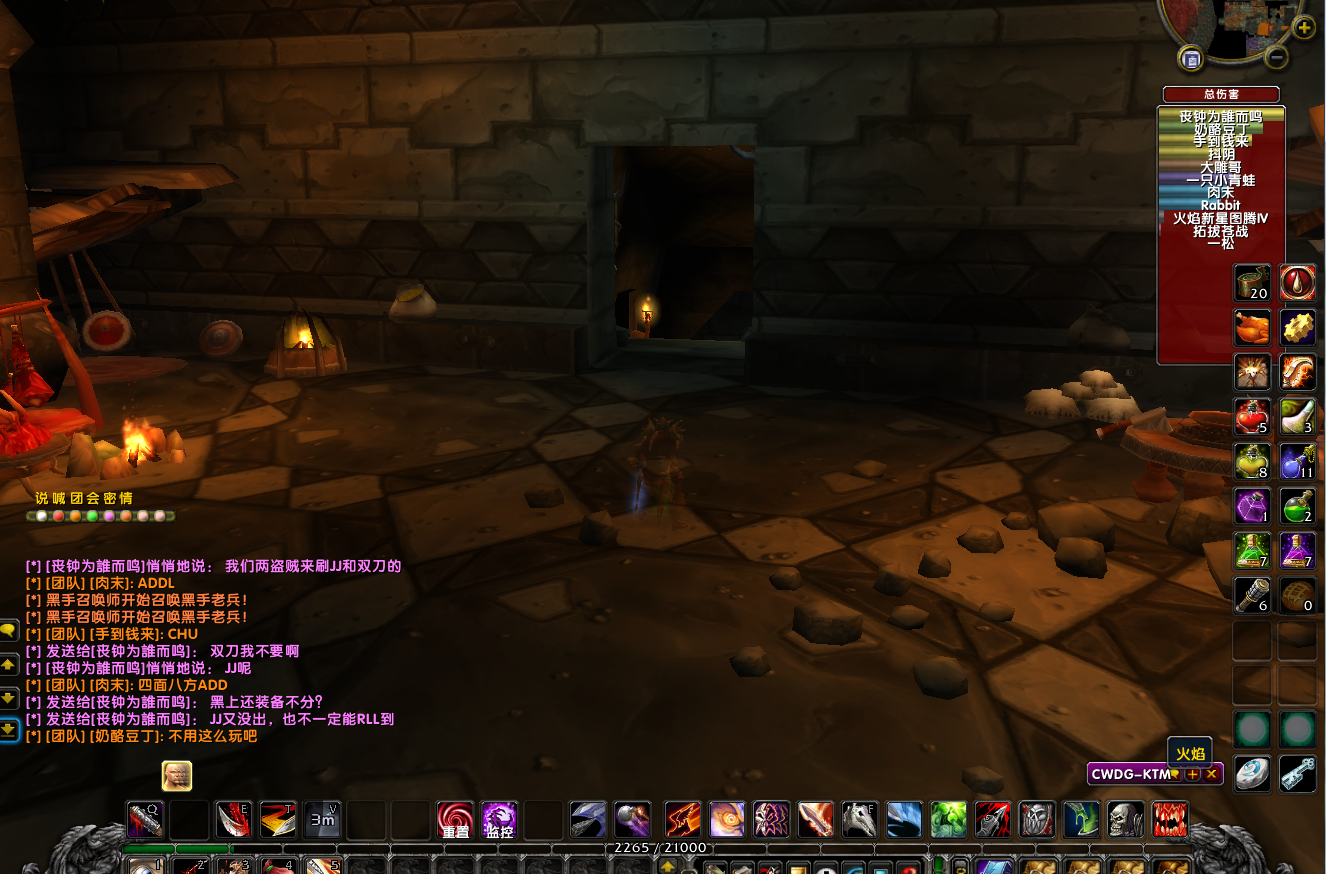The height and width of the screenshot is (874, 1326).
Task: Open the chat speech bubble menu button
Action: 9,630
